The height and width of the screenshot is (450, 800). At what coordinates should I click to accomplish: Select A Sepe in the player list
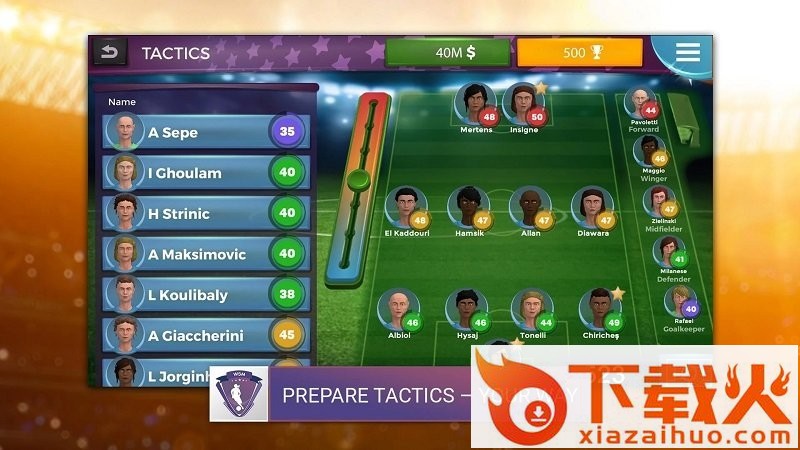pos(205,132)
